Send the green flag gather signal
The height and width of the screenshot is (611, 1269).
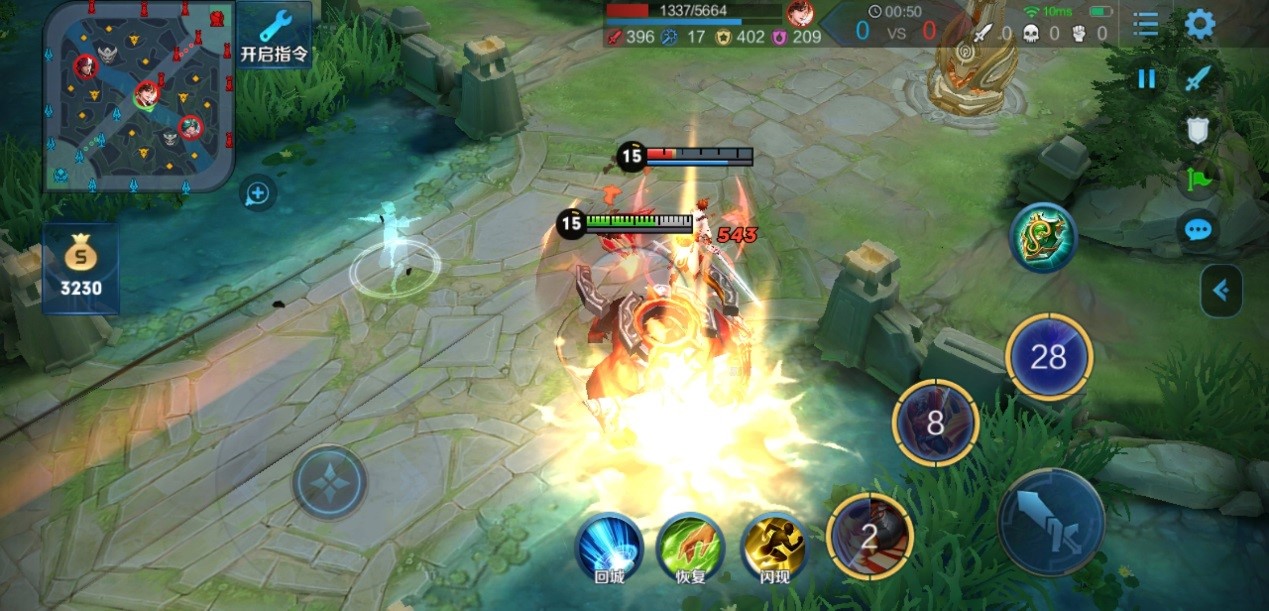tap(1198, 181)
